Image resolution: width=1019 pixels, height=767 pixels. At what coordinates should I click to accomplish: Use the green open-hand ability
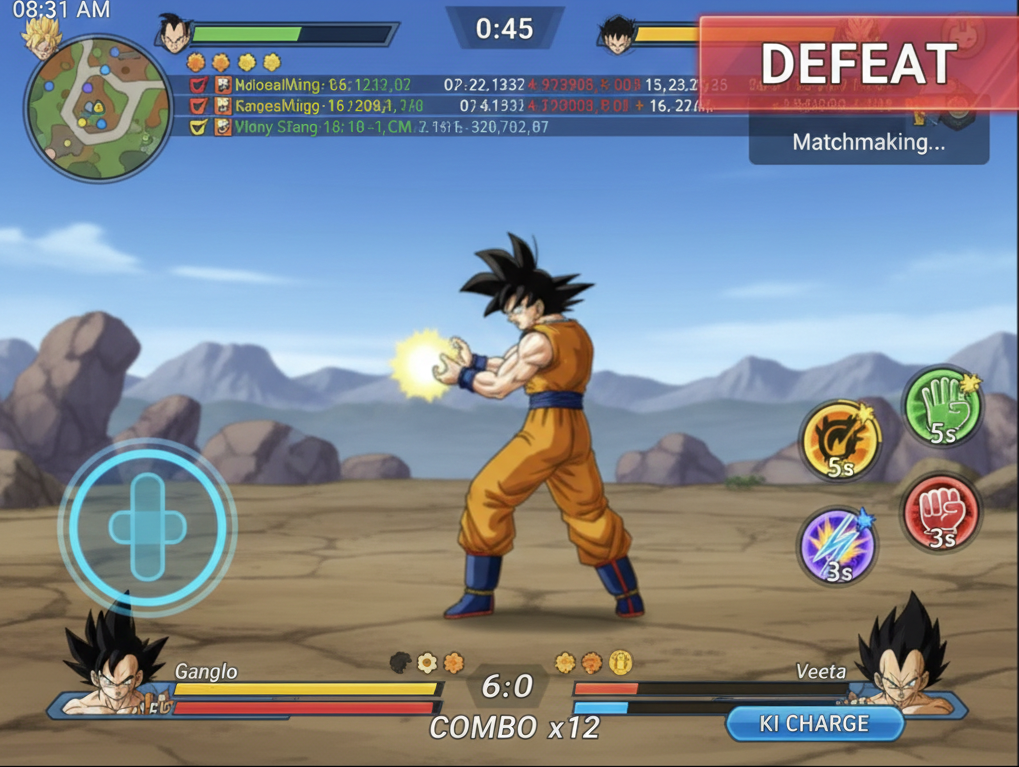tap(942, 406)
